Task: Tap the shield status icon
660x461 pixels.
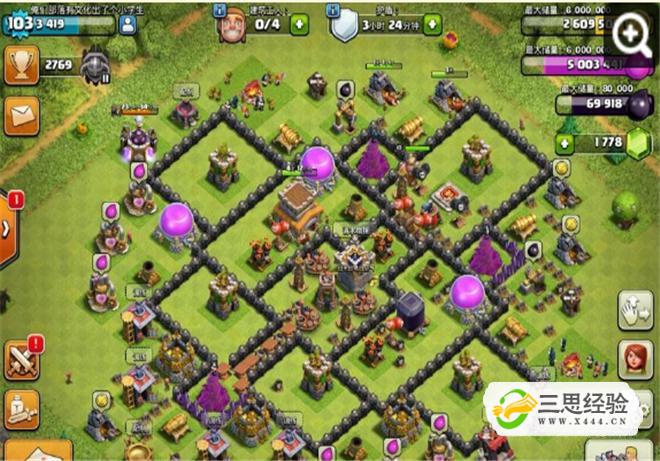Action: click(x=343, y=22)
